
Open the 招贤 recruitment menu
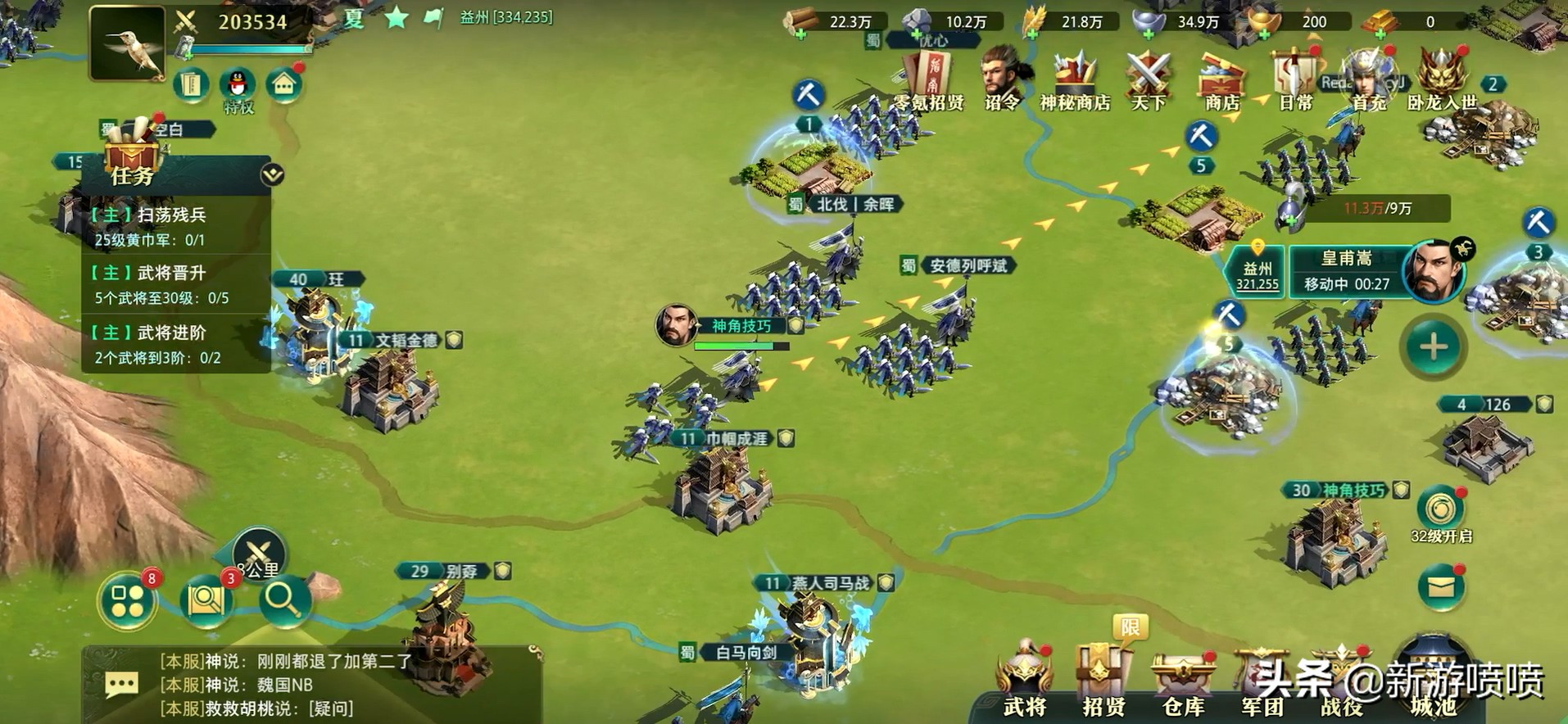pyautogui.click(x=1103, y=681)
